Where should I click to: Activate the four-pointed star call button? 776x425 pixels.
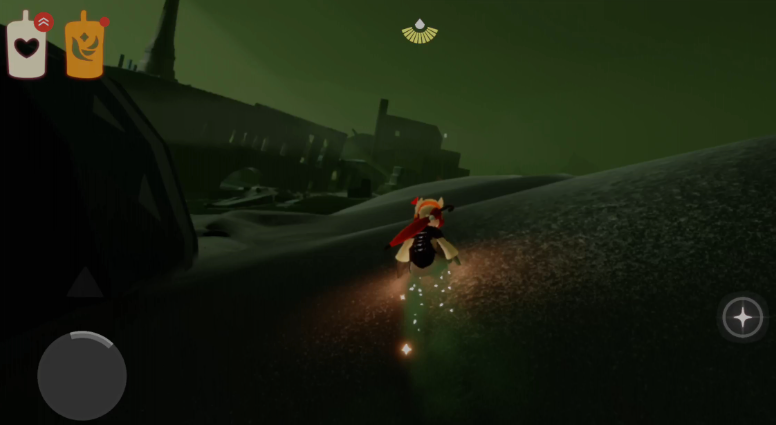(742, 317)
